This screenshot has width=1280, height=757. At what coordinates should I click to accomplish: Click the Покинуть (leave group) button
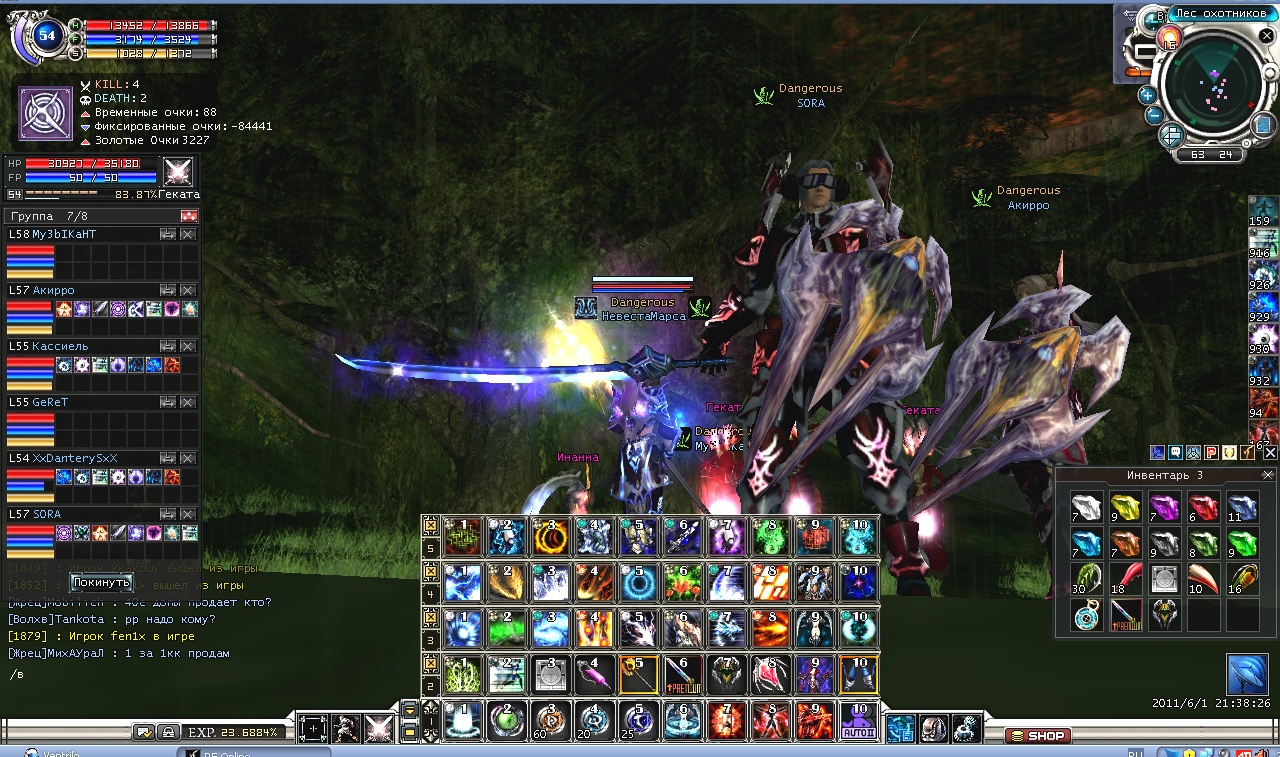pyautogui.click(x=101, y=582)
